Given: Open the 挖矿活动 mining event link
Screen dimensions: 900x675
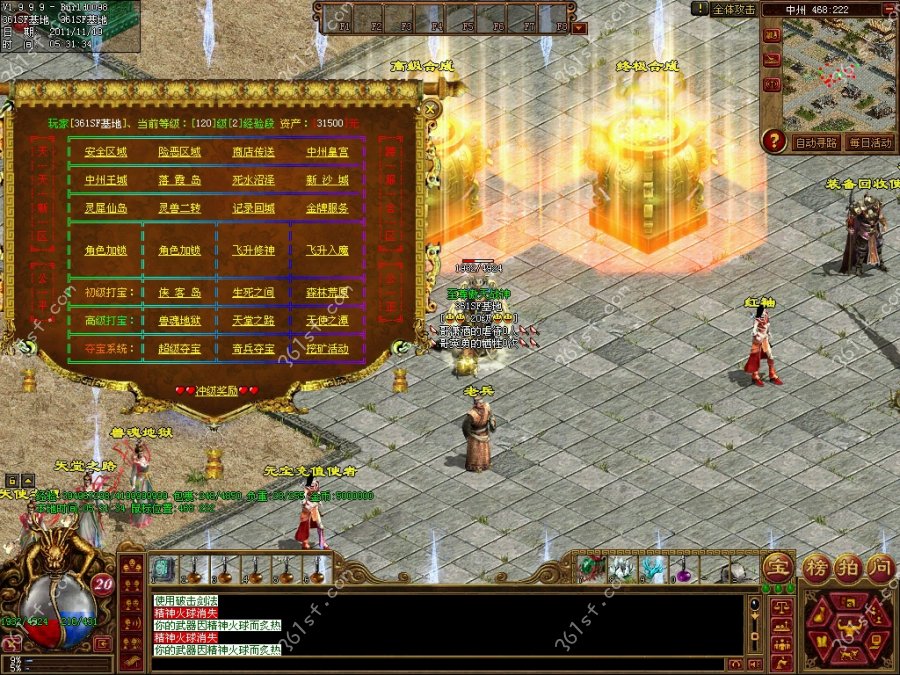Looking at the screenshot, I should (327, 348).
